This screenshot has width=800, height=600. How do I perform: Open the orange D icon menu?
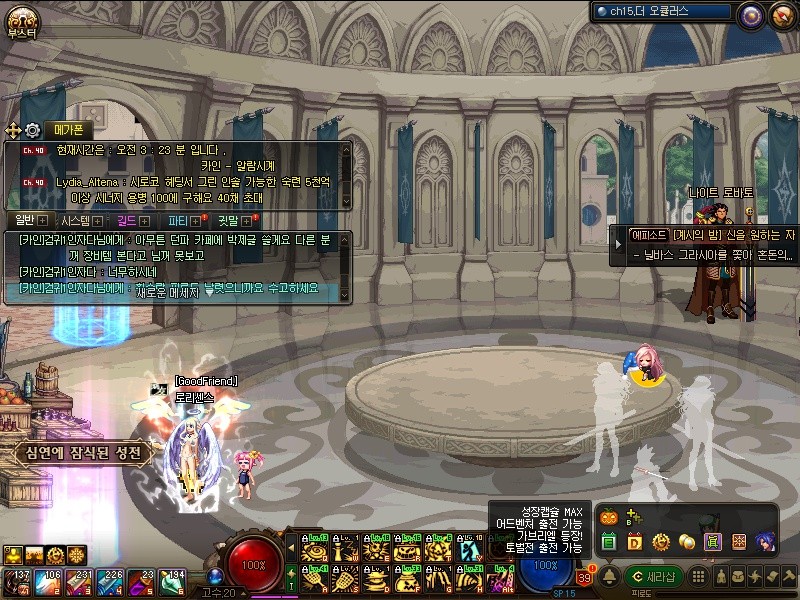click(x=634, y=542)
